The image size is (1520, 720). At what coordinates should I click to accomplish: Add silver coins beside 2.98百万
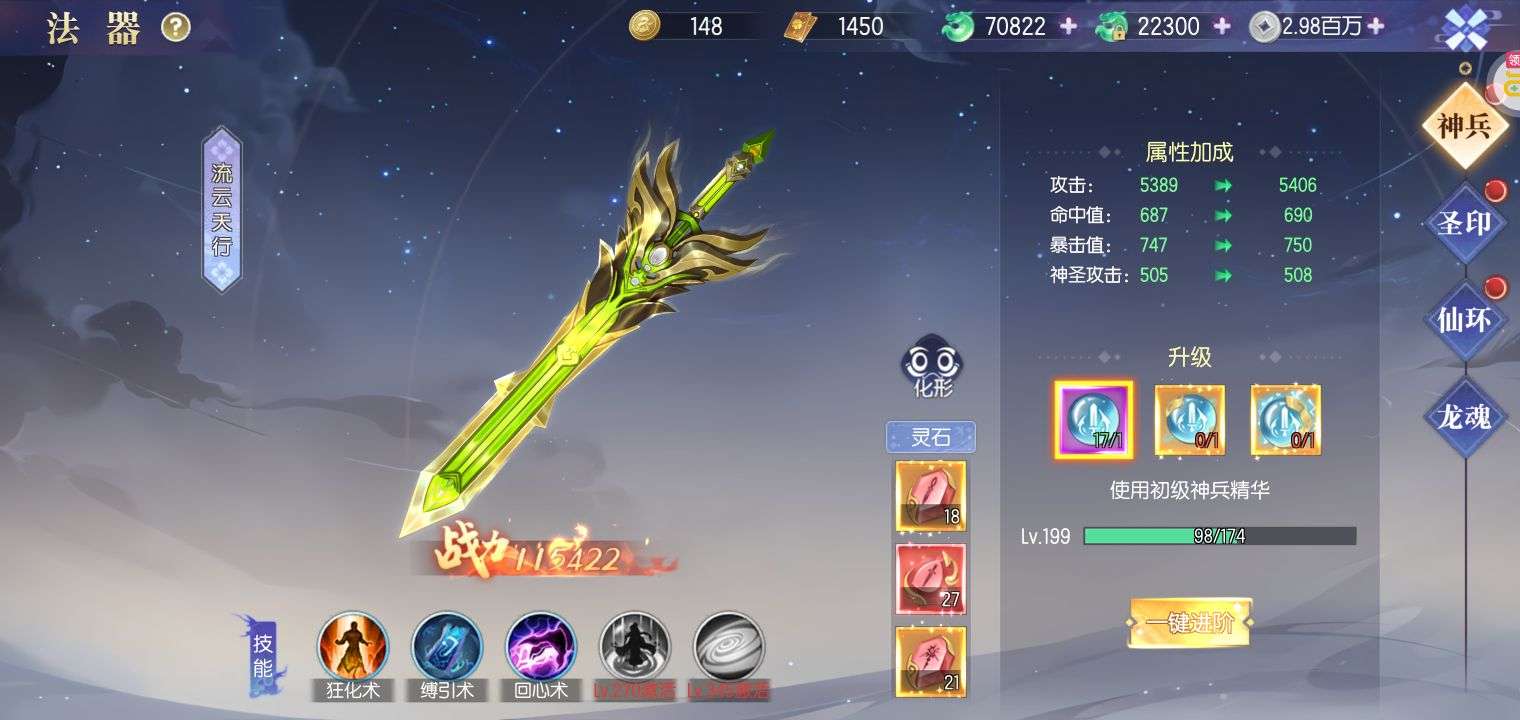(x=1376, y=26)
